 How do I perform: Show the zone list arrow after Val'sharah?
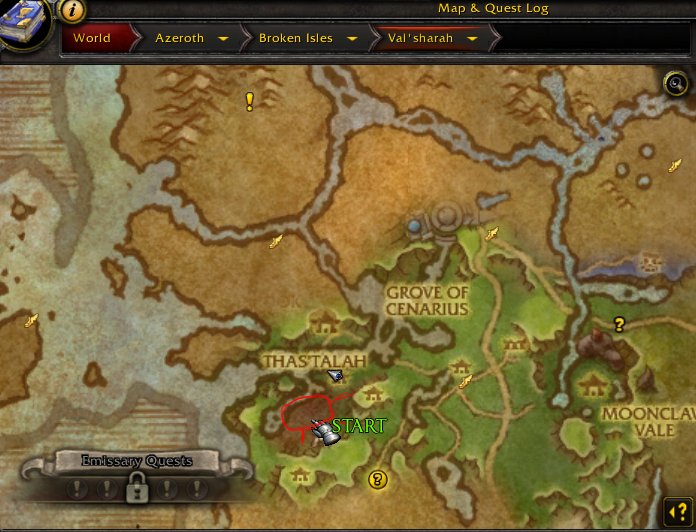[x=471, y=39]
